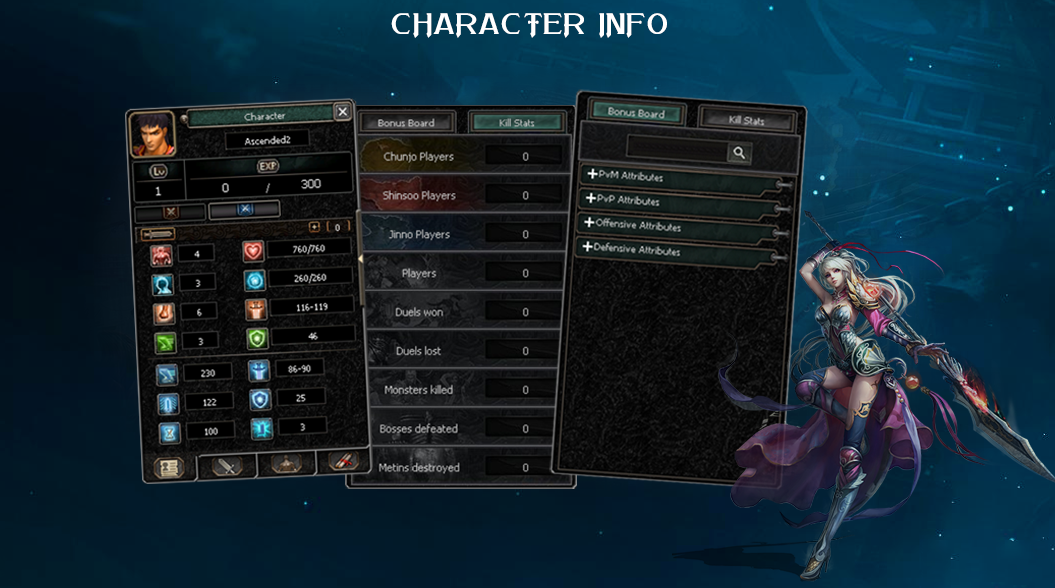
Task: Select the green highlighted Bonus Board tab
Action: [636, 113]
